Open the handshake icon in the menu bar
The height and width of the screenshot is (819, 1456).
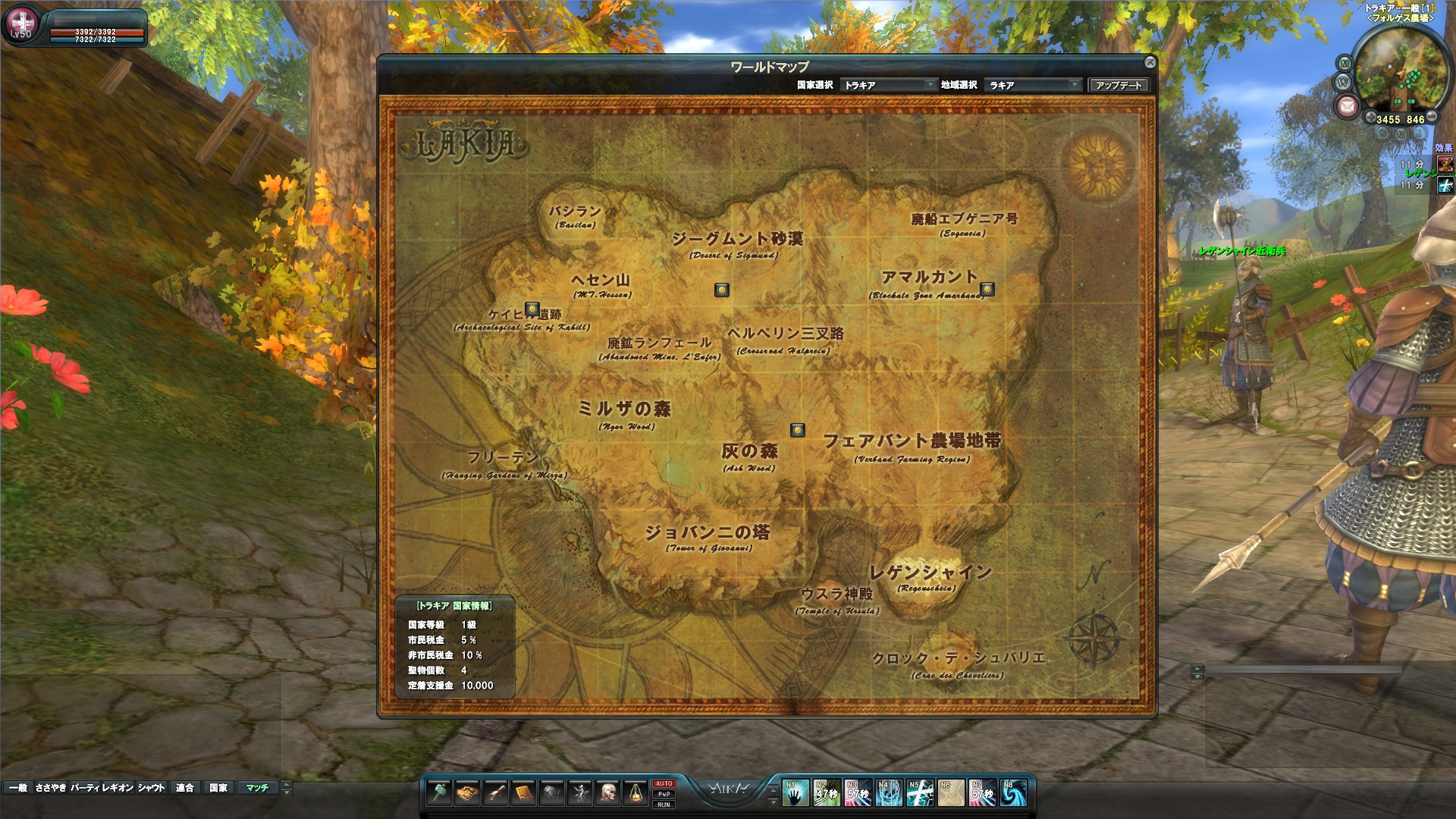point(467,792)
